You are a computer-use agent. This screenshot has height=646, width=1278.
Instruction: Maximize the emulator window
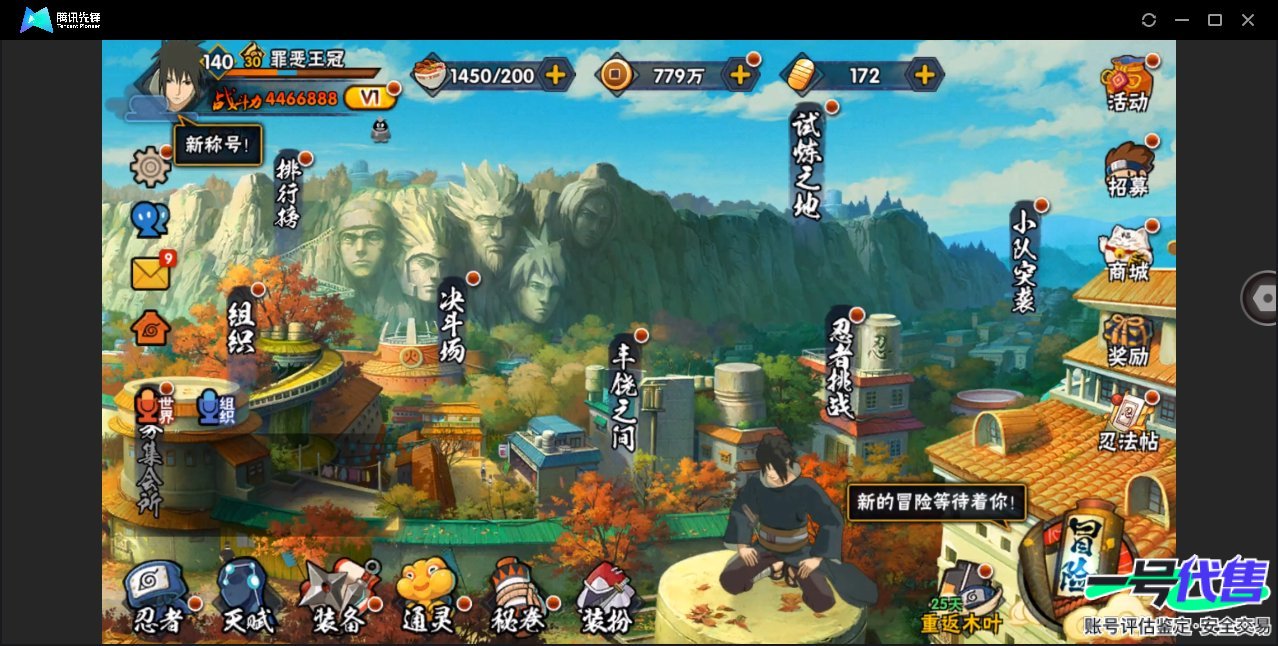(1215, 20)
